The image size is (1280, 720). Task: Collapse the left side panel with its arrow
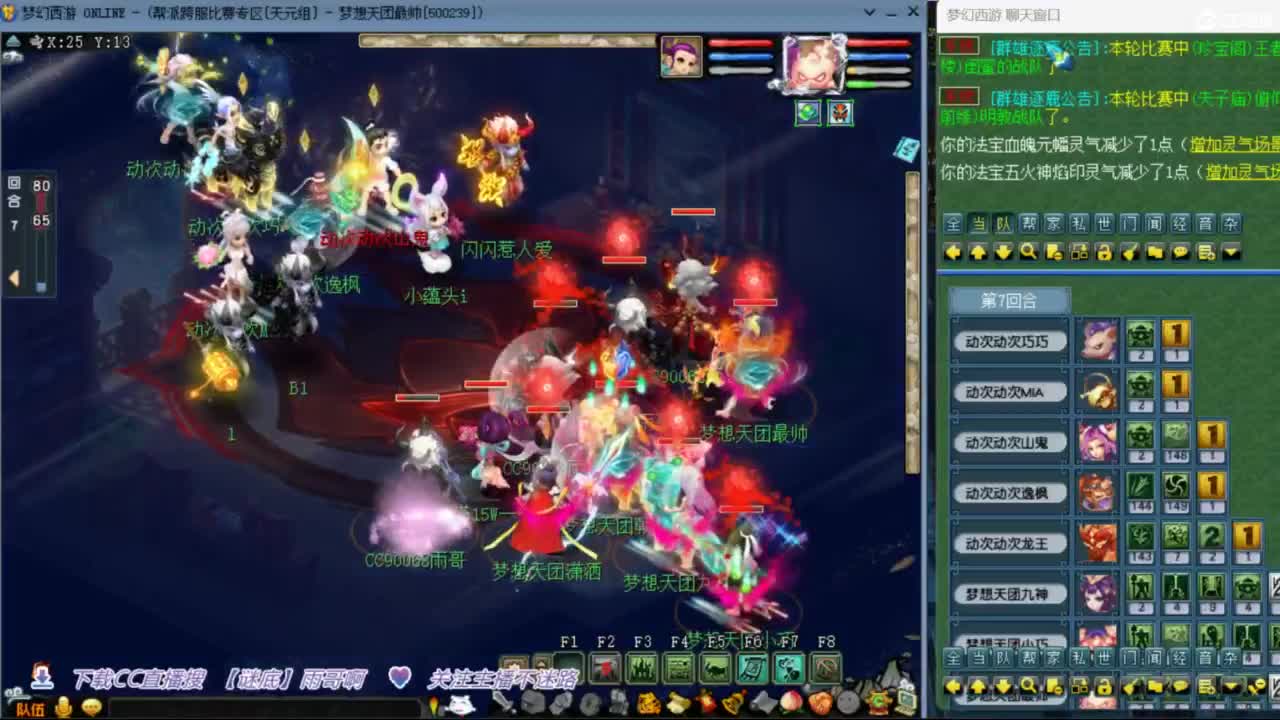13,276
